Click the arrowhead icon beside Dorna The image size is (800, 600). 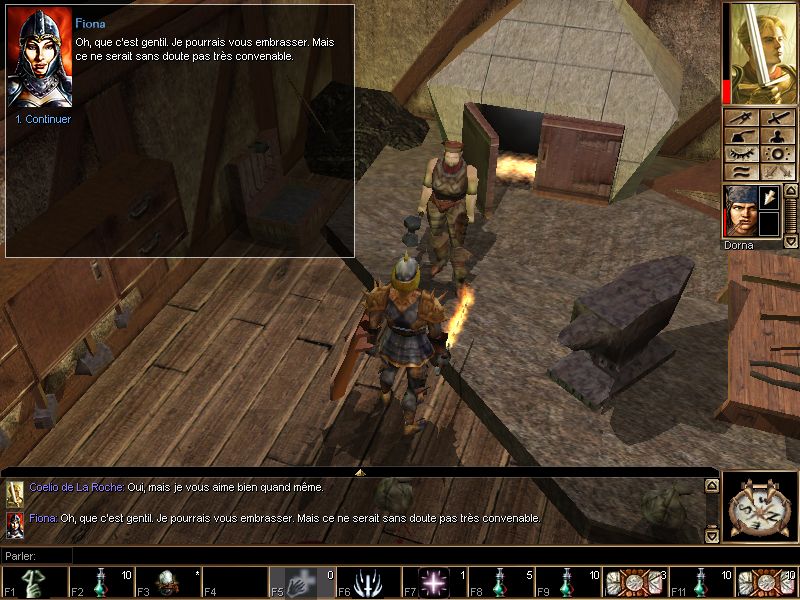769,199
